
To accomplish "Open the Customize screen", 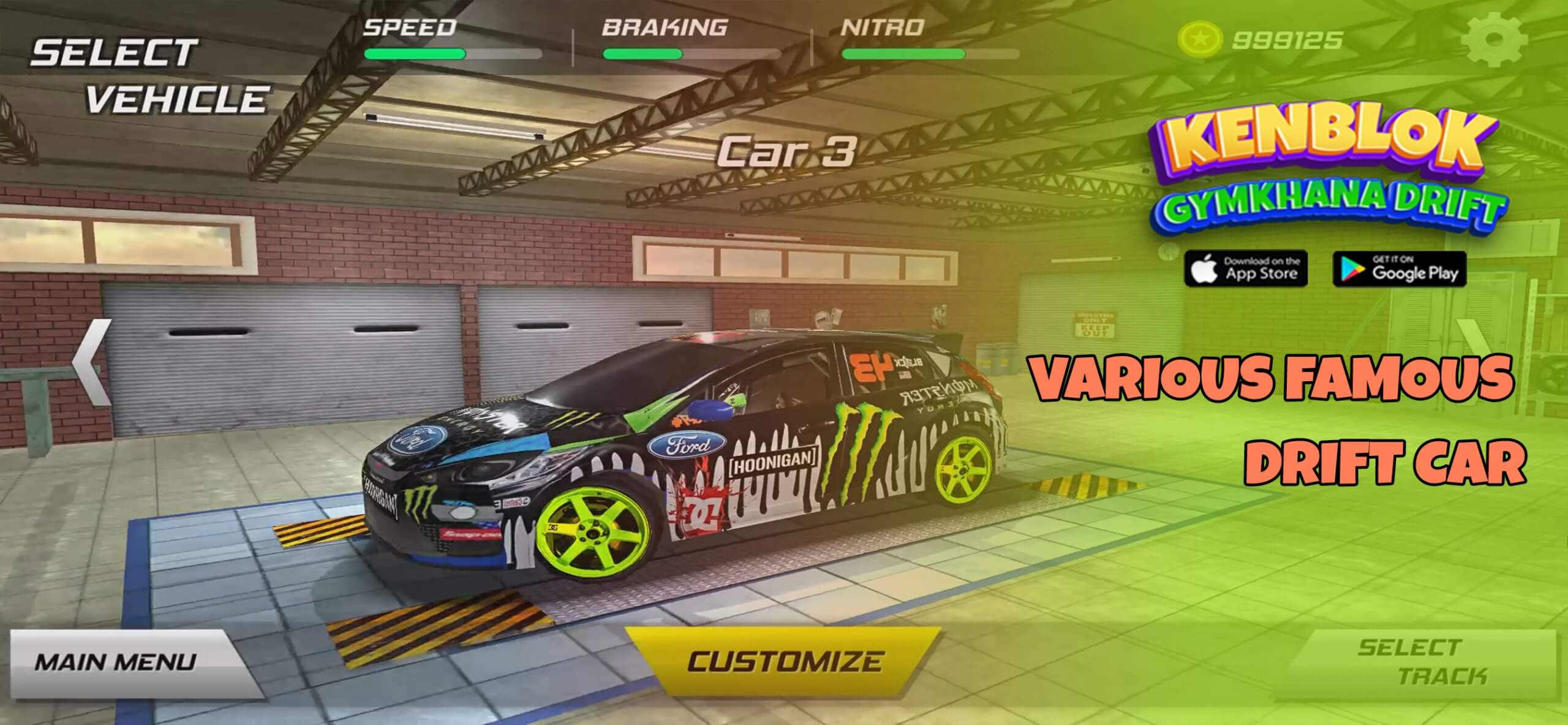I will tap(783, 662).
